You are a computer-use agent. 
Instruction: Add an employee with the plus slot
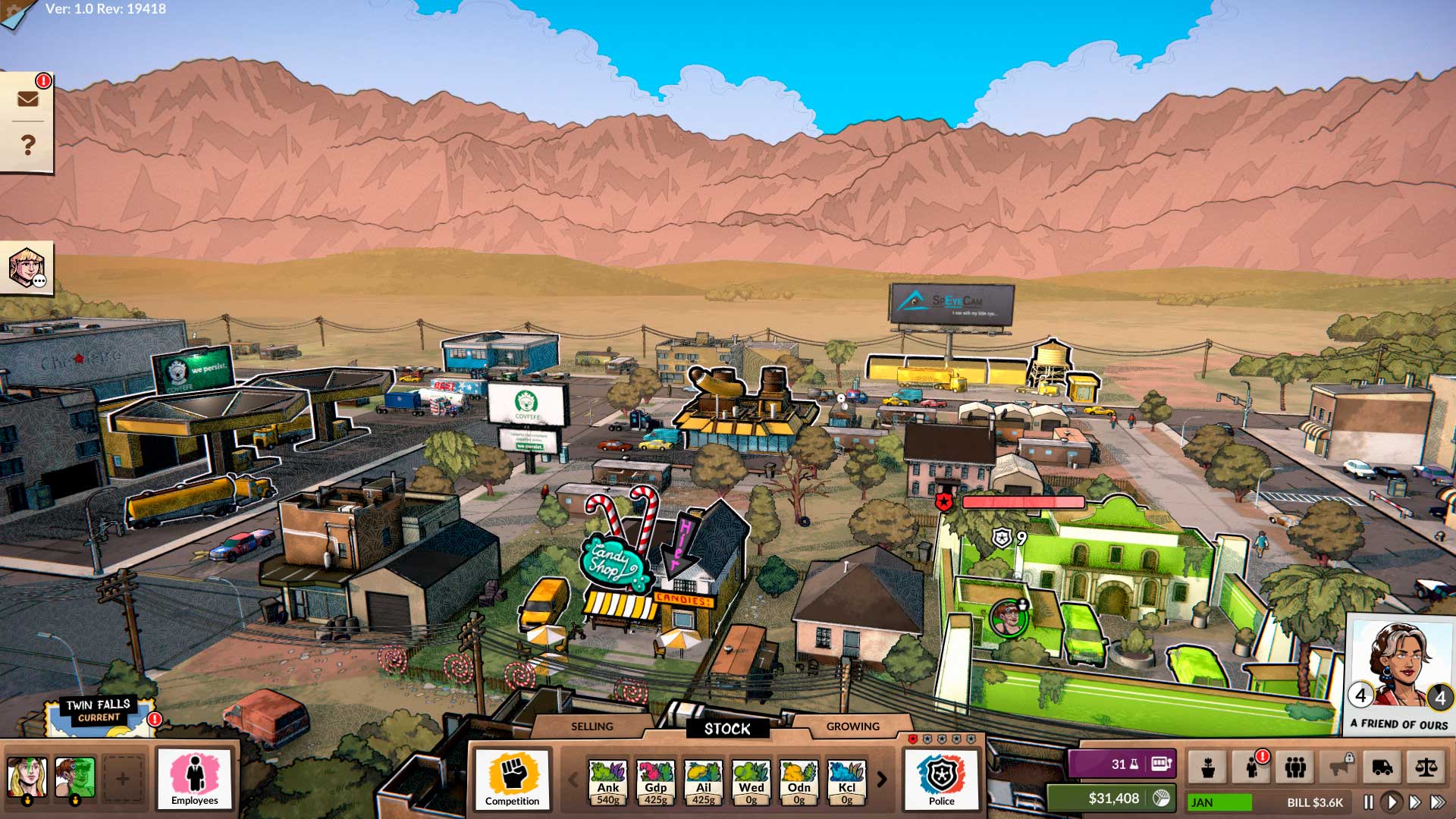pyautogui.click(x=122, y=778)
